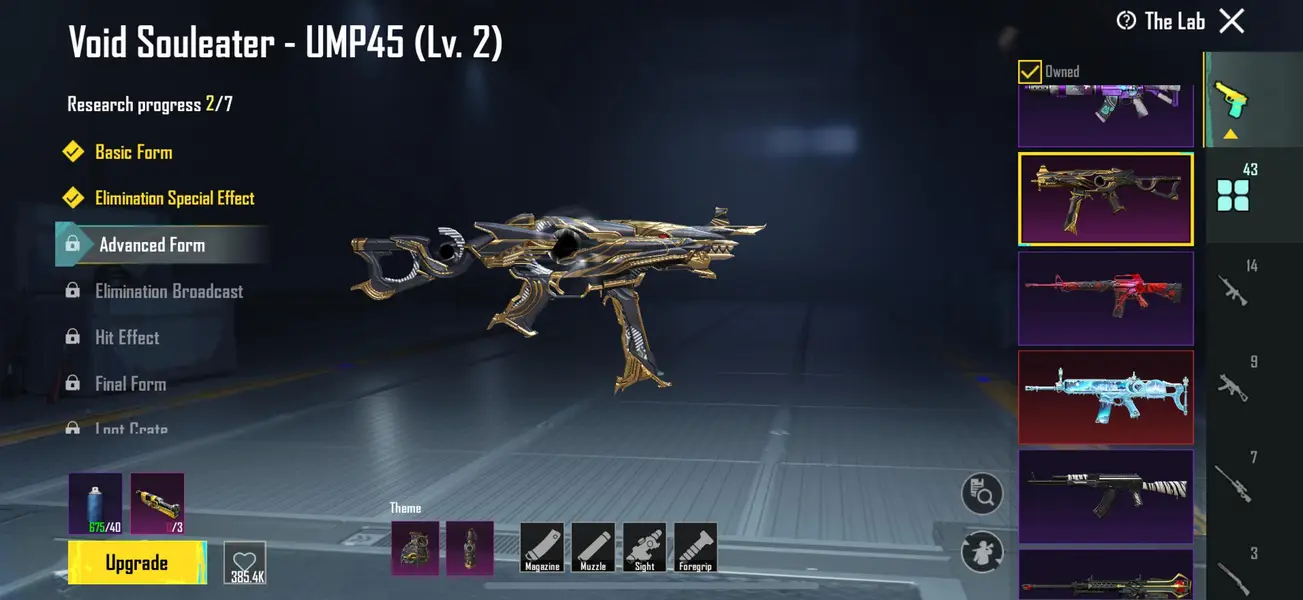Click the yellow Upgrade button
Image resolution: width=1303 pixels, height=600 pixels.
tap(137, 563)
